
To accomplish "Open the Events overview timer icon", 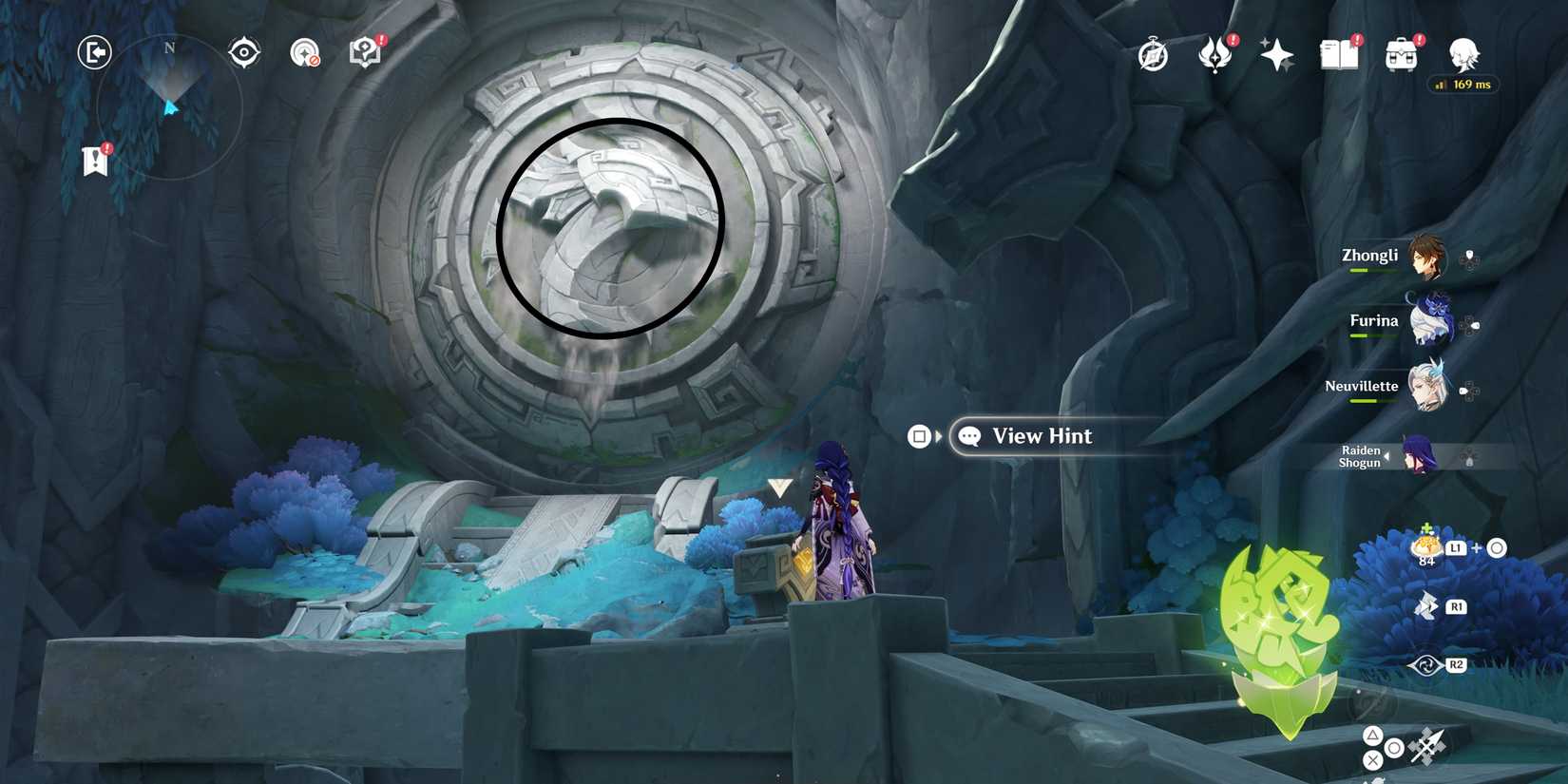I will pos(1151,55).
